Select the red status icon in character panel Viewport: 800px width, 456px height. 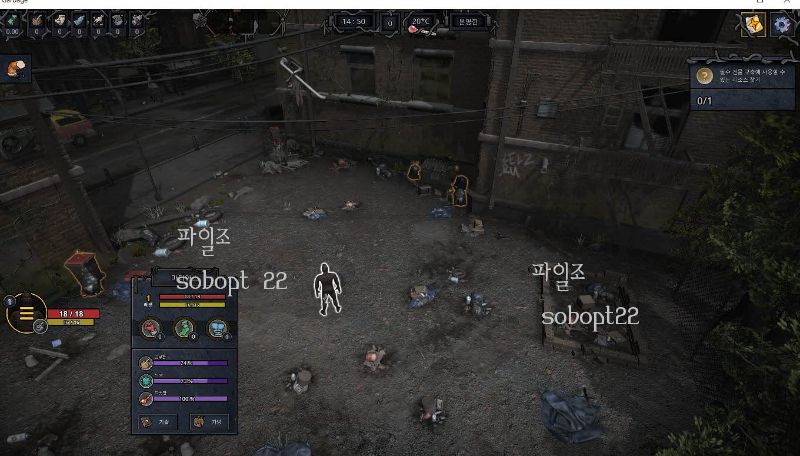[x=151, y=328]
